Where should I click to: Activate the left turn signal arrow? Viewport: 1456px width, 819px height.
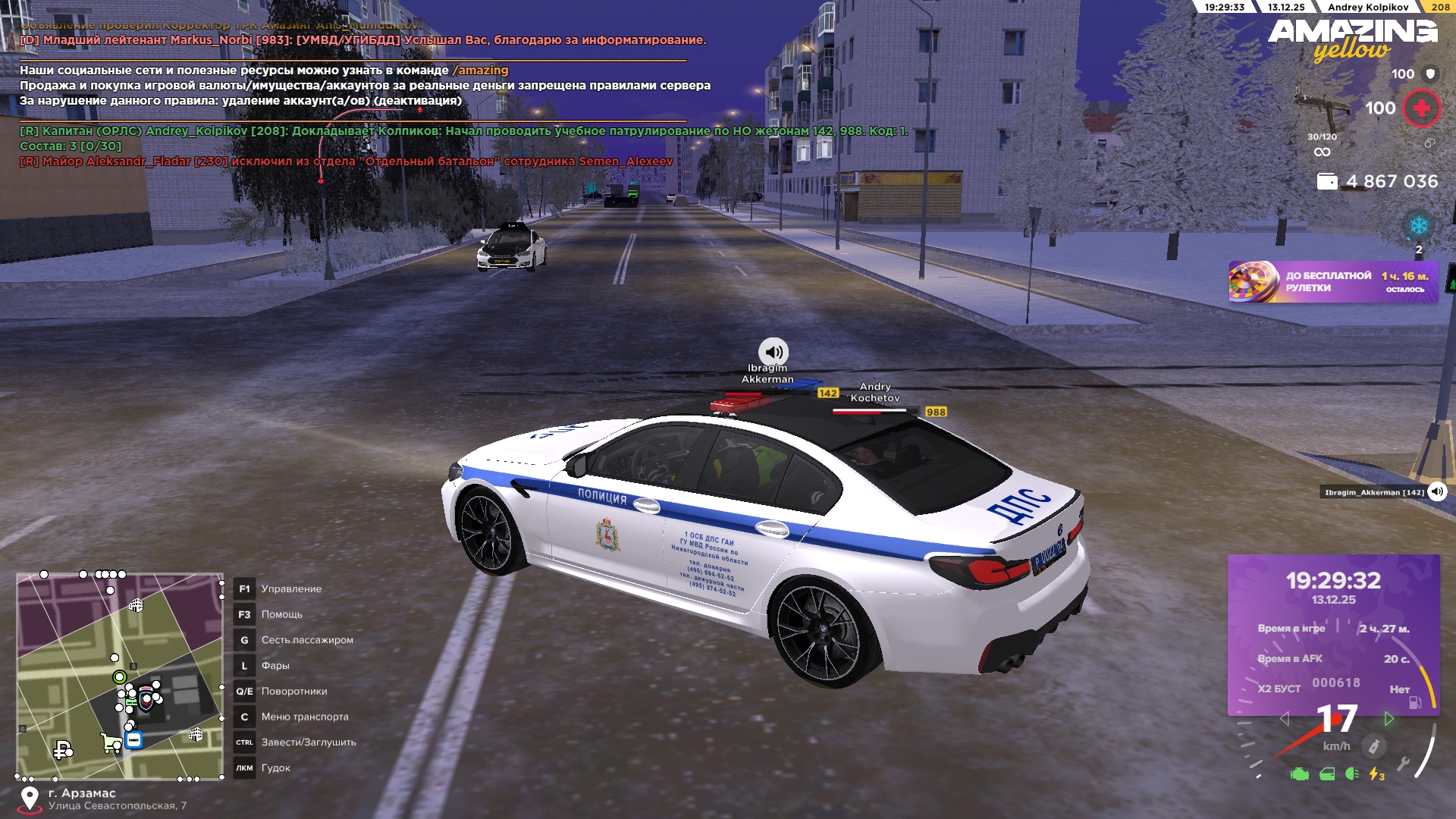[x=1284, y=718]
